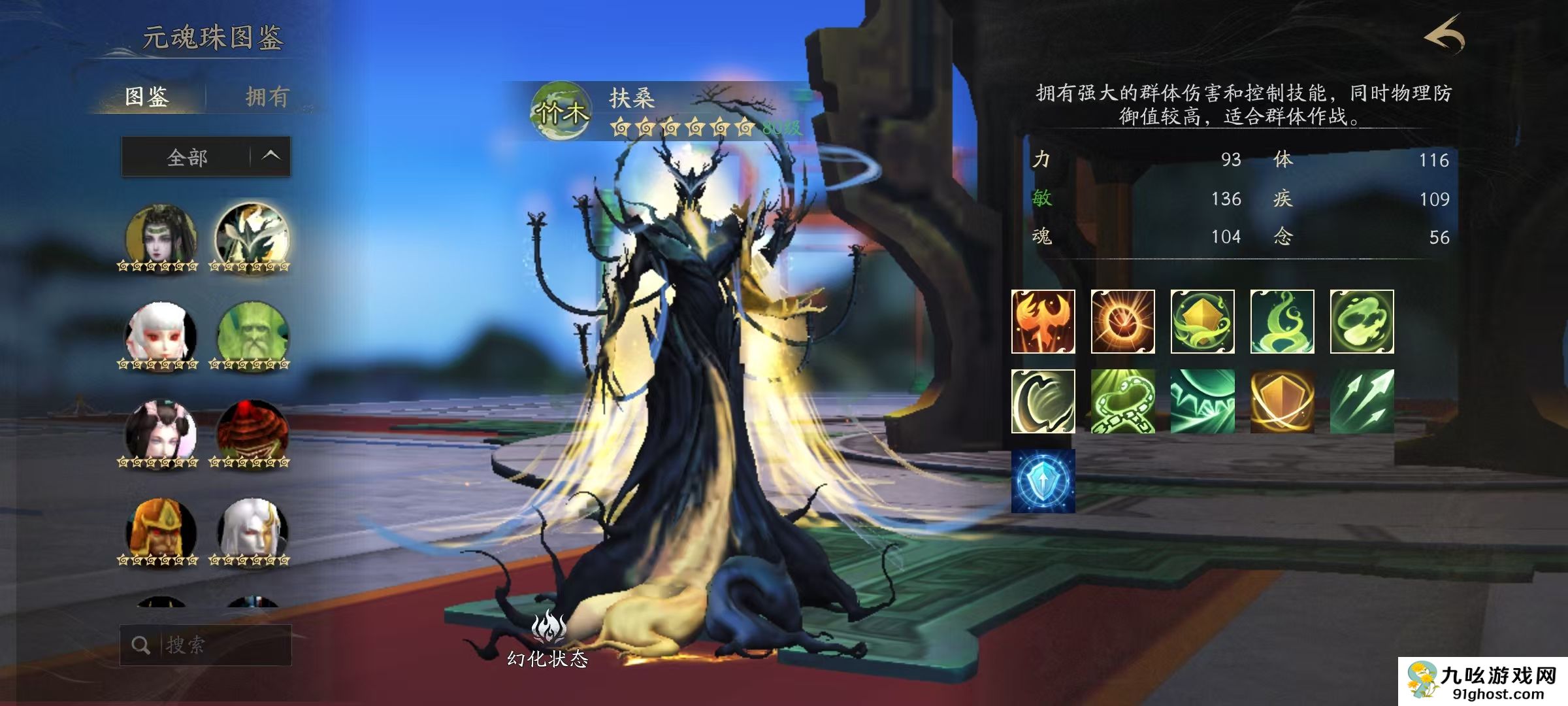
Task: View the fire phoenix skill icon
Action: (x=1043, y=322)
